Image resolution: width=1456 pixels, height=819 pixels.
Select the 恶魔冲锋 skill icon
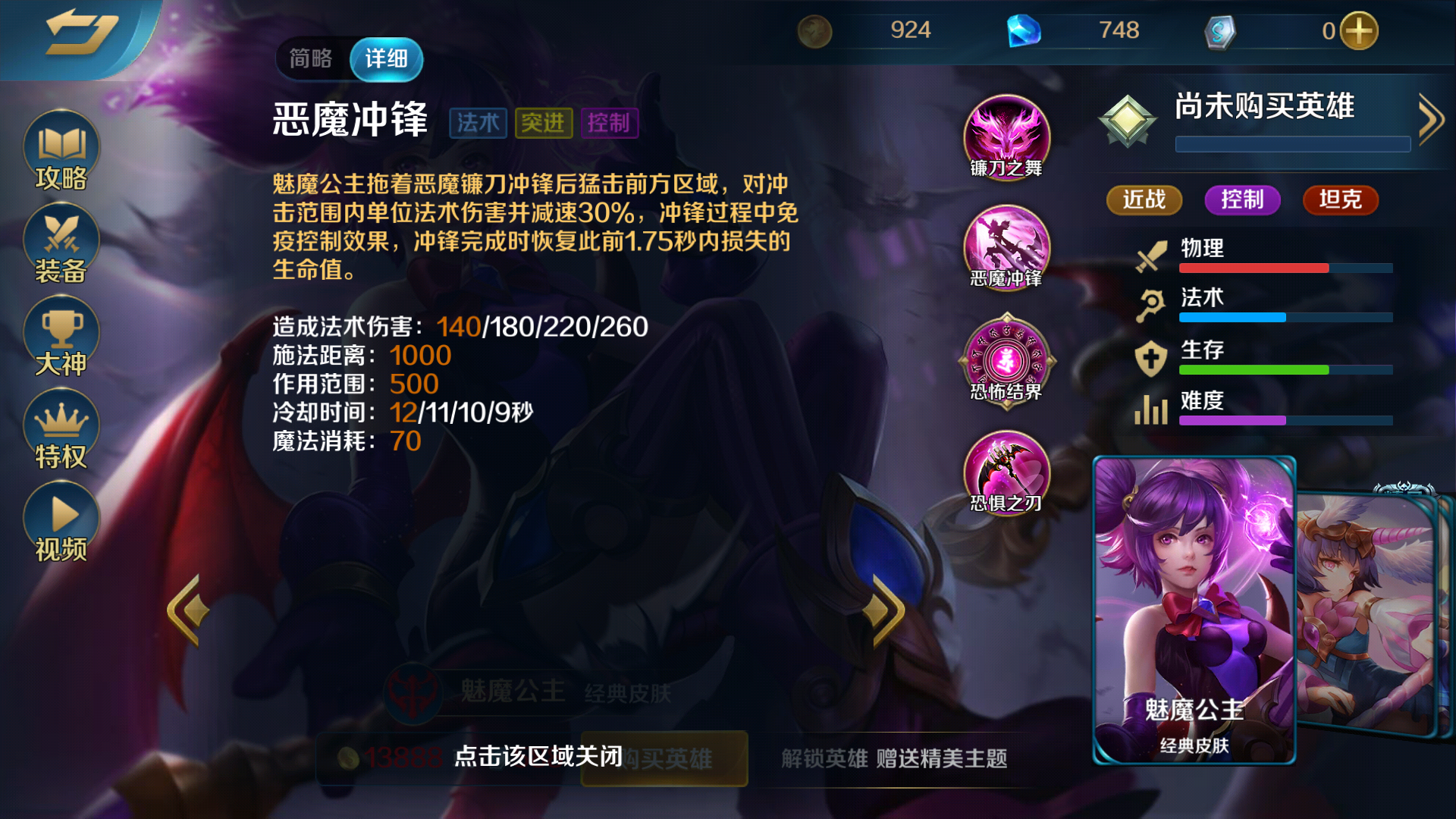click(1006, 248)
